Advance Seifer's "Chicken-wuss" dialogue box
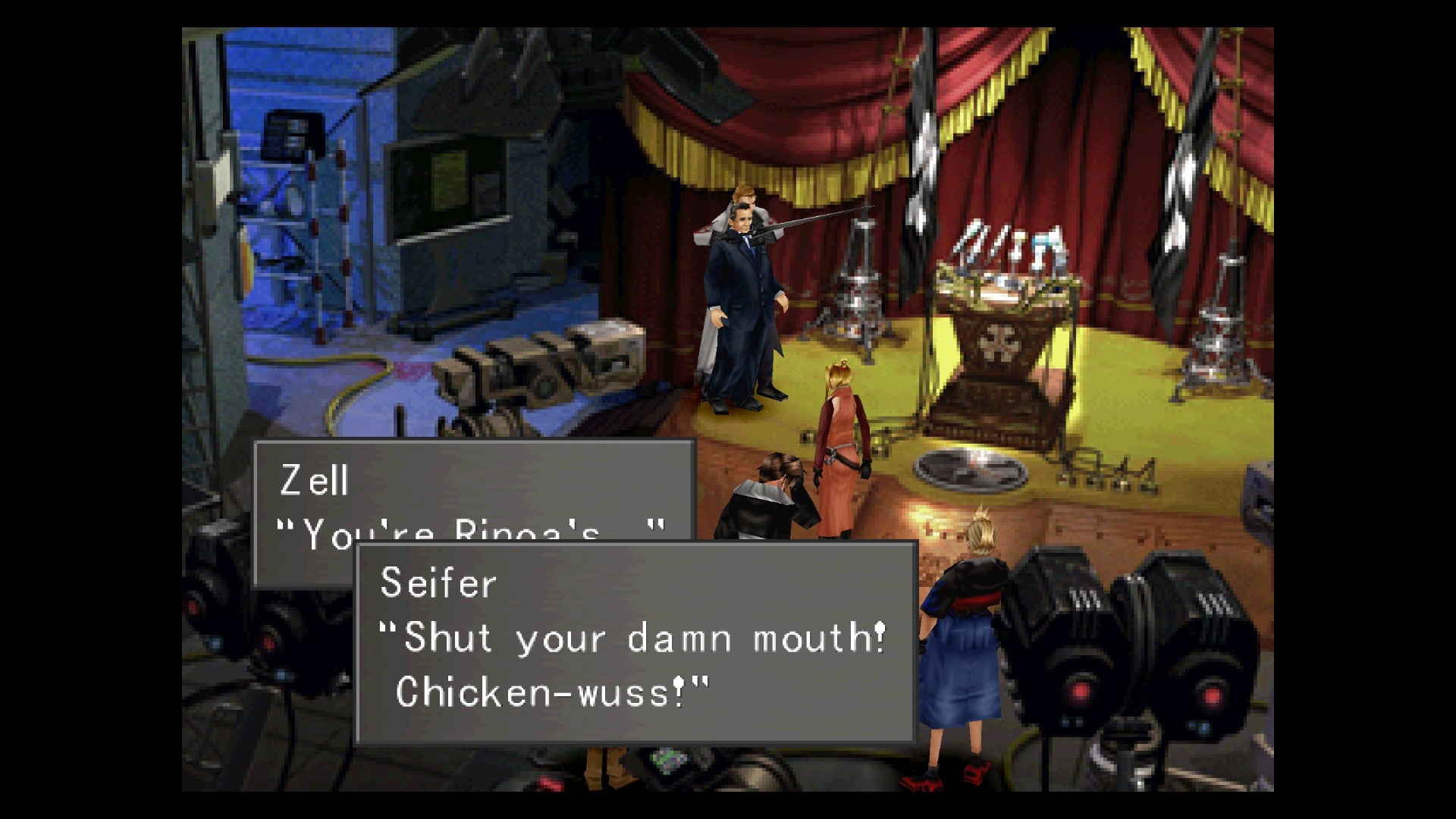The height and width of the screenshot is (819, 1456). 635,642
